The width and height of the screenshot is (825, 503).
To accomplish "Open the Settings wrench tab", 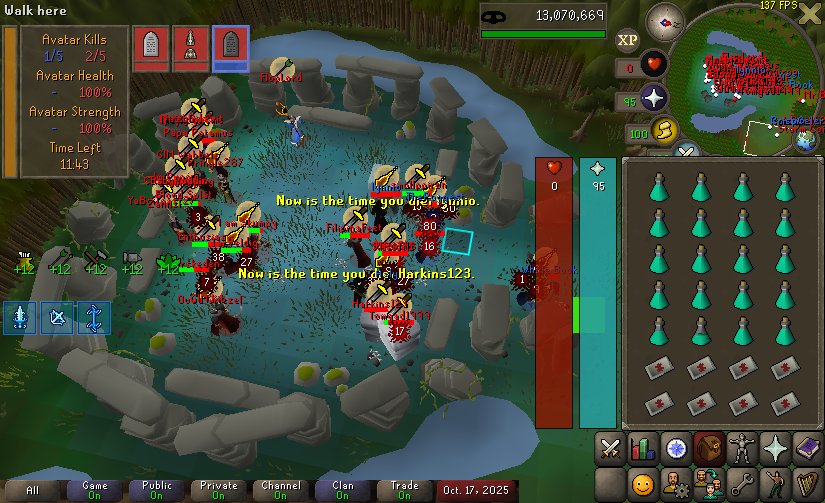I will pos(740,485).
